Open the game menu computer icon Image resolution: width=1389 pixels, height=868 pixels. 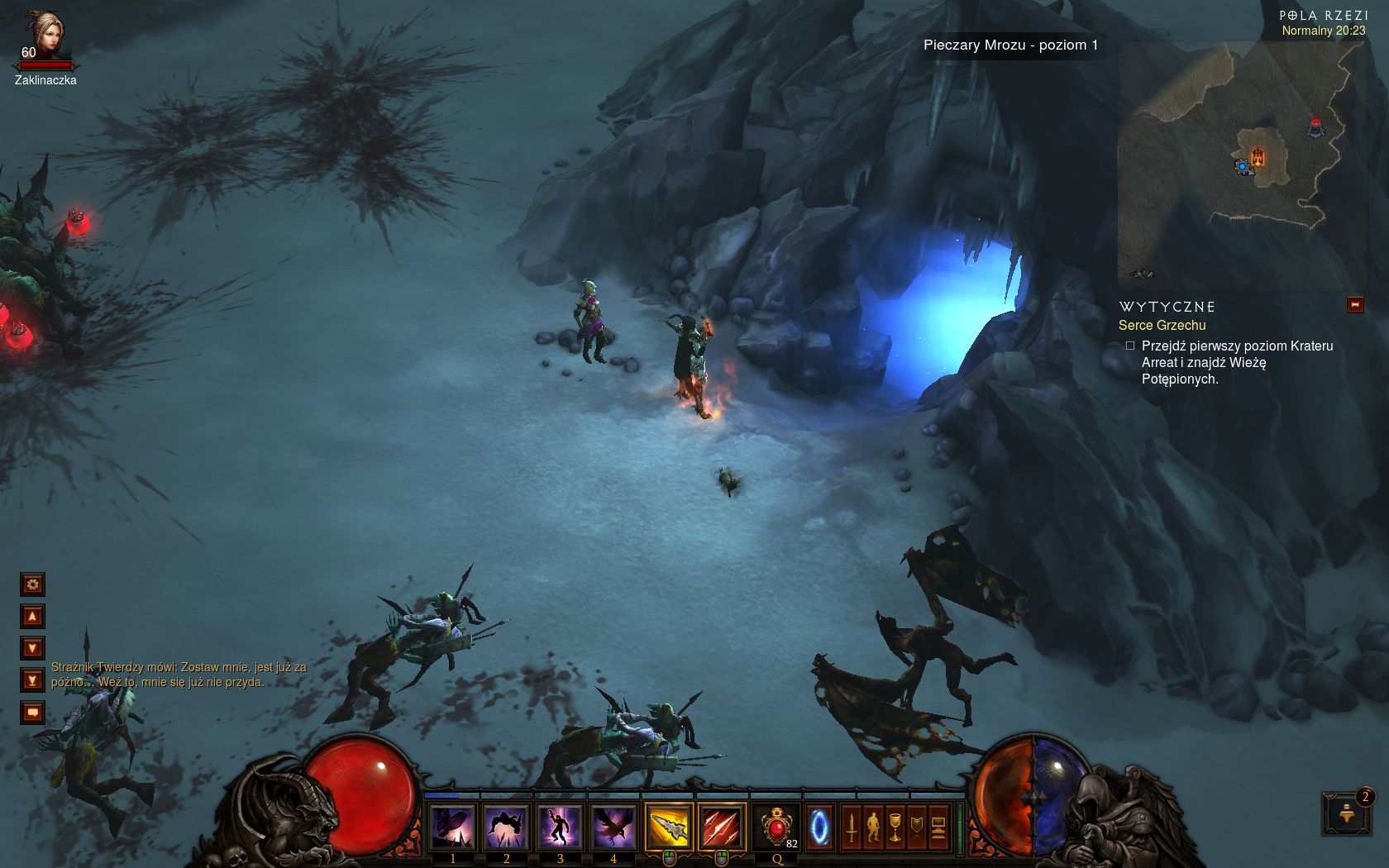point(938,827)
